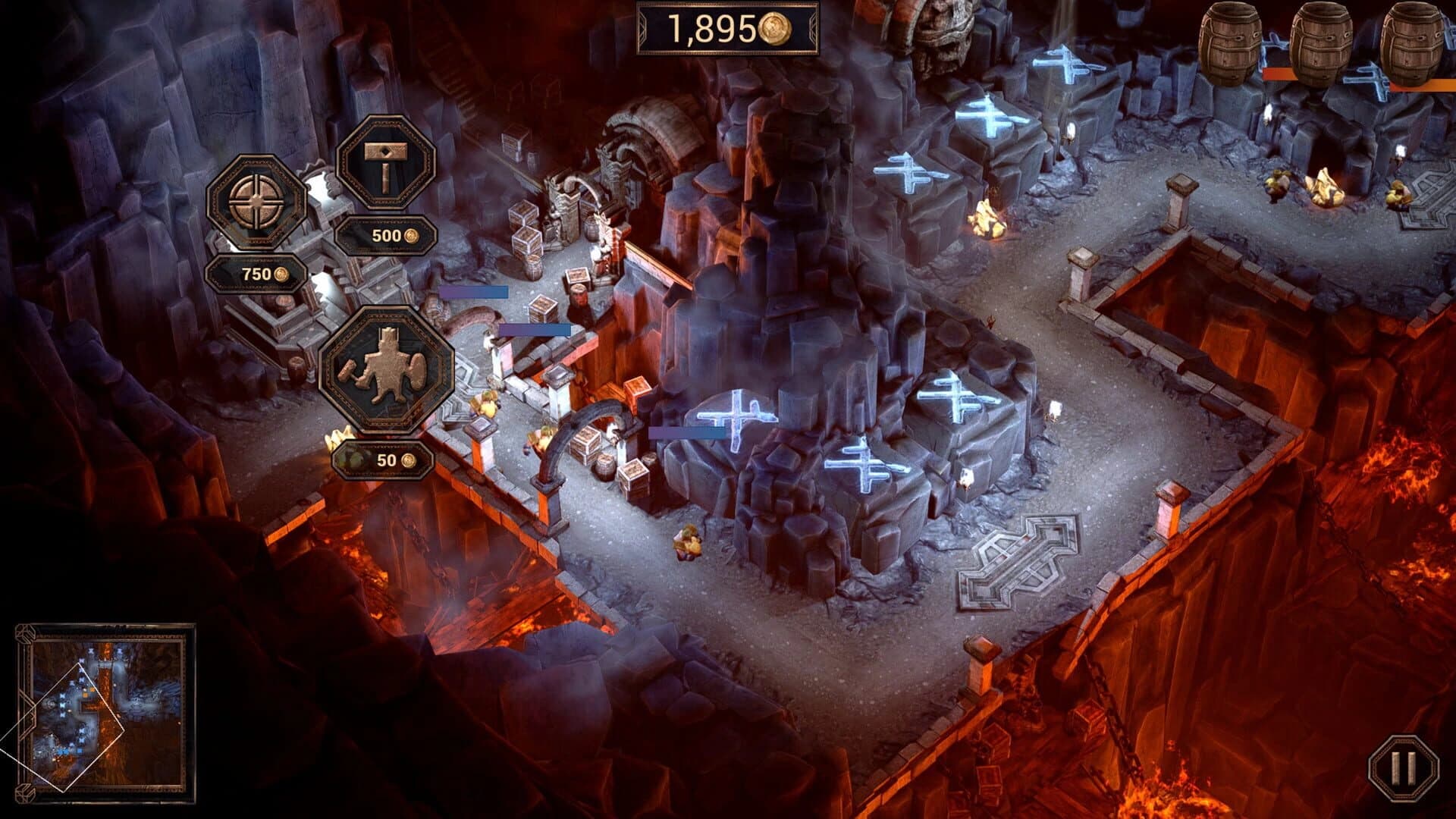Screen dimensions: 1456x819
Task: Click the coin icon on the 500 price tag
Action: (x=411, y=237)
